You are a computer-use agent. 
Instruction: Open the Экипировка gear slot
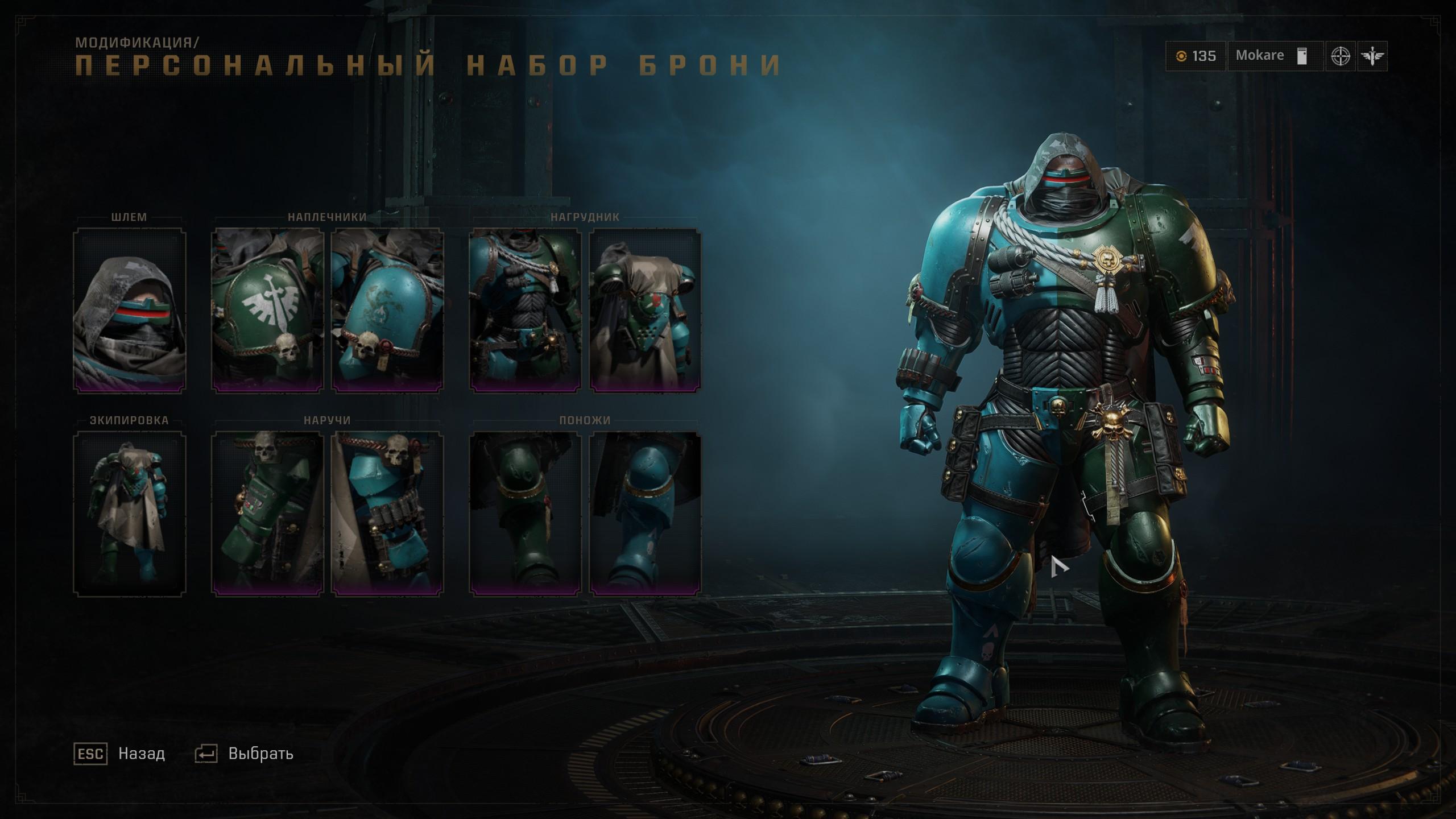(130, 513)
